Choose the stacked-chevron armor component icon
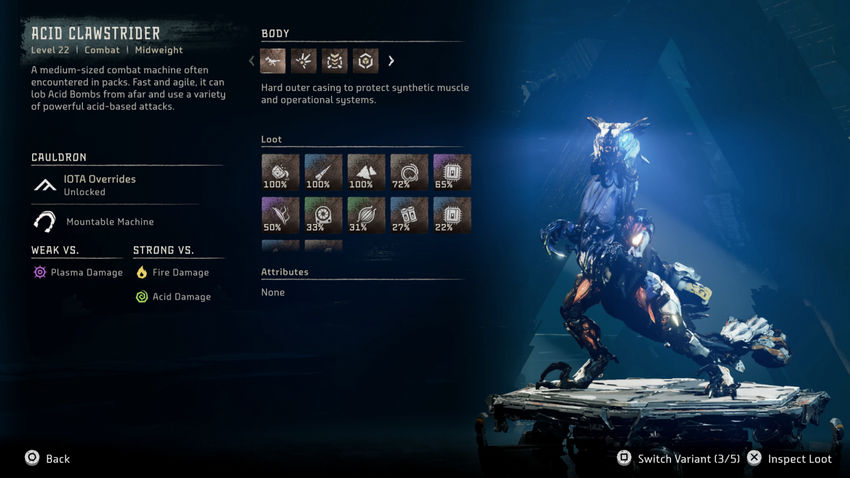The height and width of the screenshot is (478, 850). click(334, 61)
